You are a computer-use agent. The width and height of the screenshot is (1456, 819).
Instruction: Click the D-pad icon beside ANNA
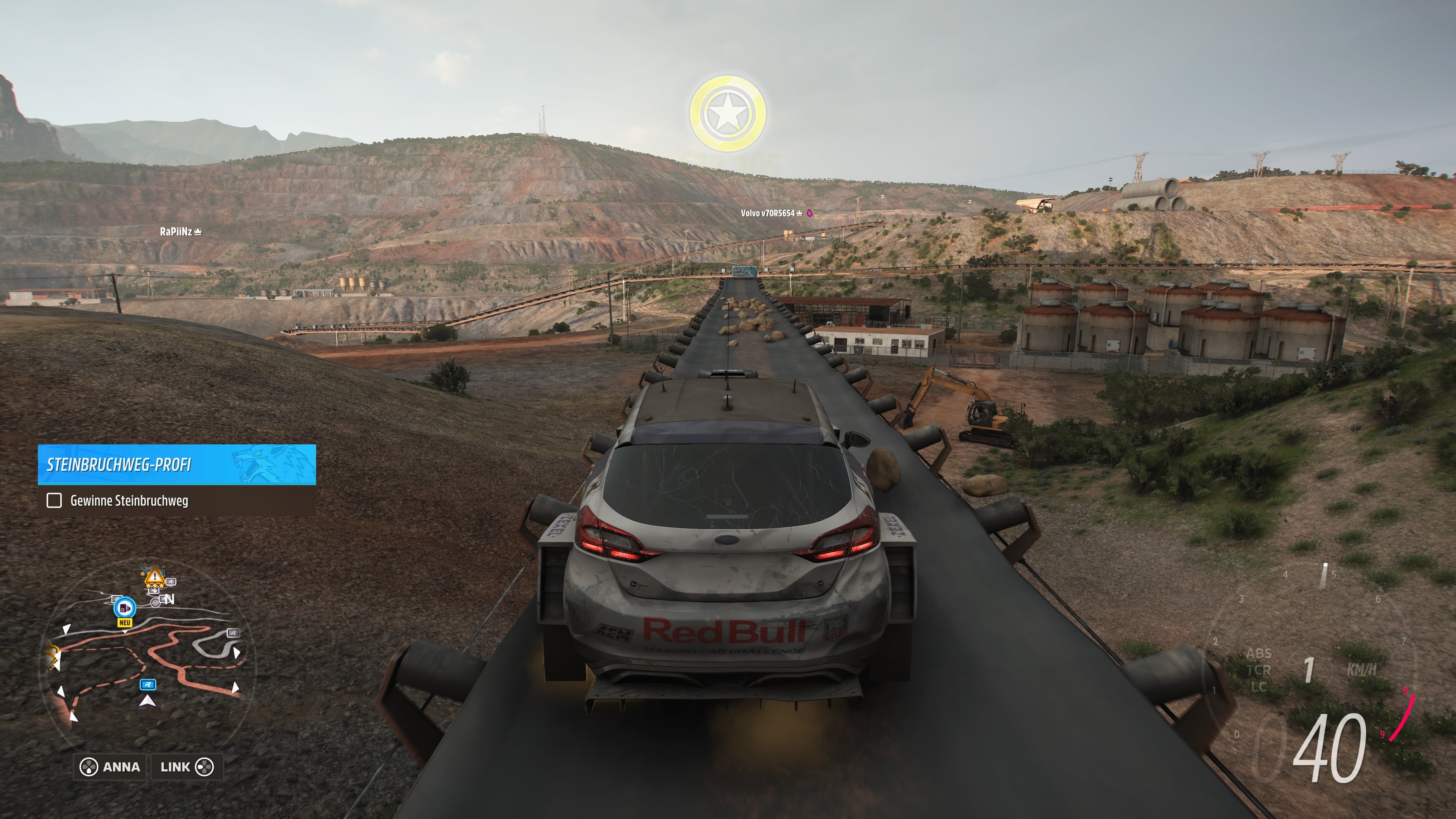[89, 767]
